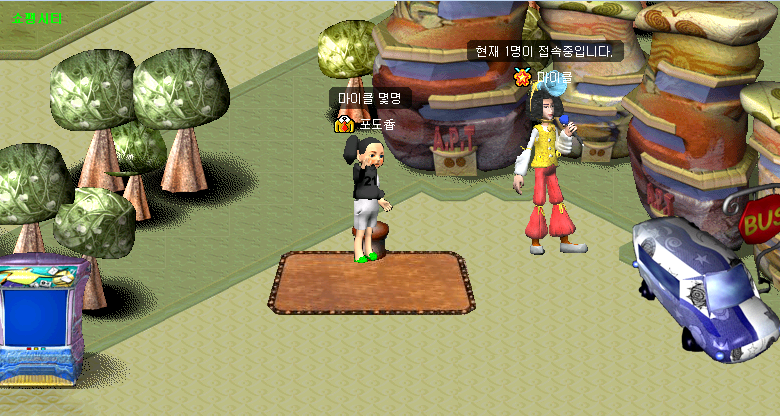Screen dimensions: 780x416
Task: Click the 포도쥽 name tag
Action: tap(378, 124)
